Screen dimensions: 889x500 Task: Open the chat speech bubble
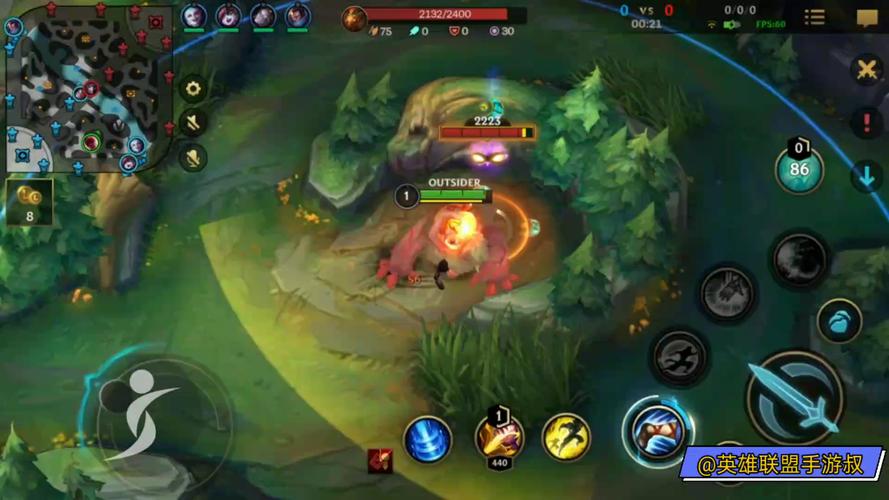(866, 17)
